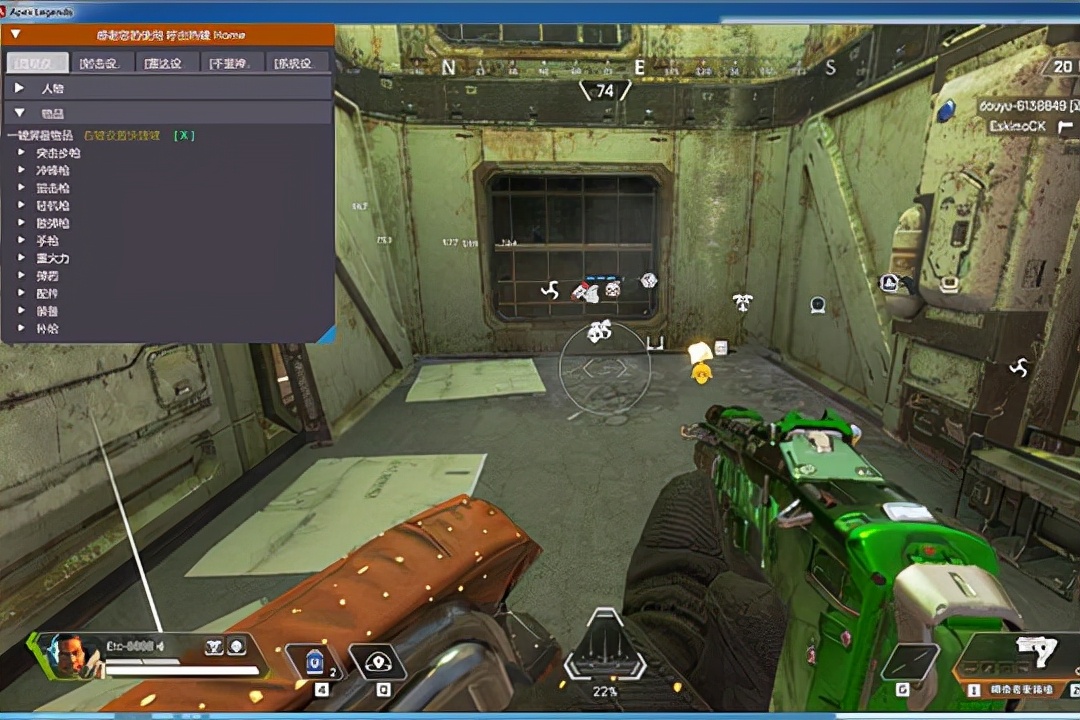1080x720 pixels.
Task: Select the first highlighted overlay tab
Action: click(x=38, y=63)
